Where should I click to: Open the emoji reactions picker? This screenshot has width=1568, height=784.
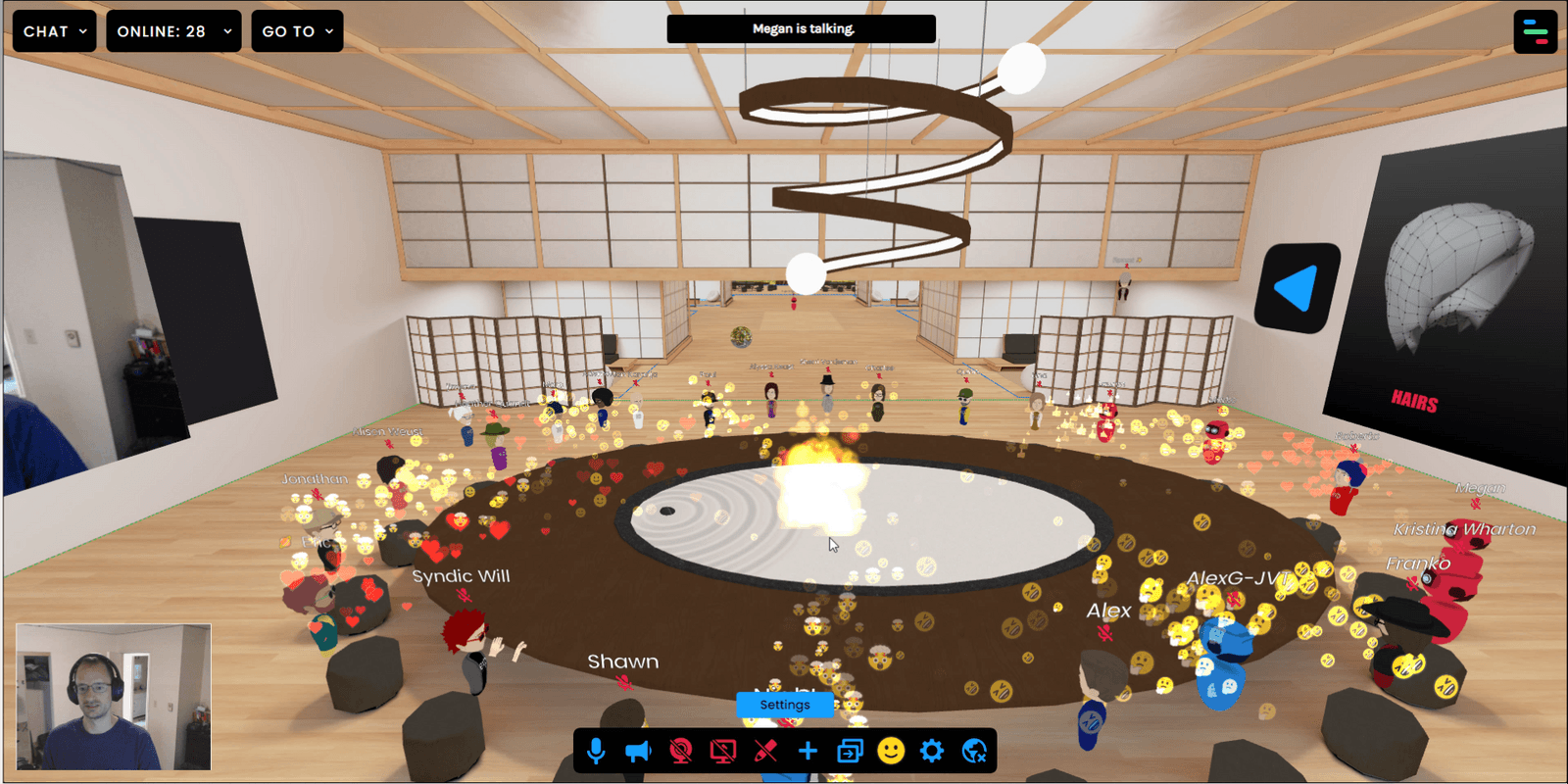(892, 751)
